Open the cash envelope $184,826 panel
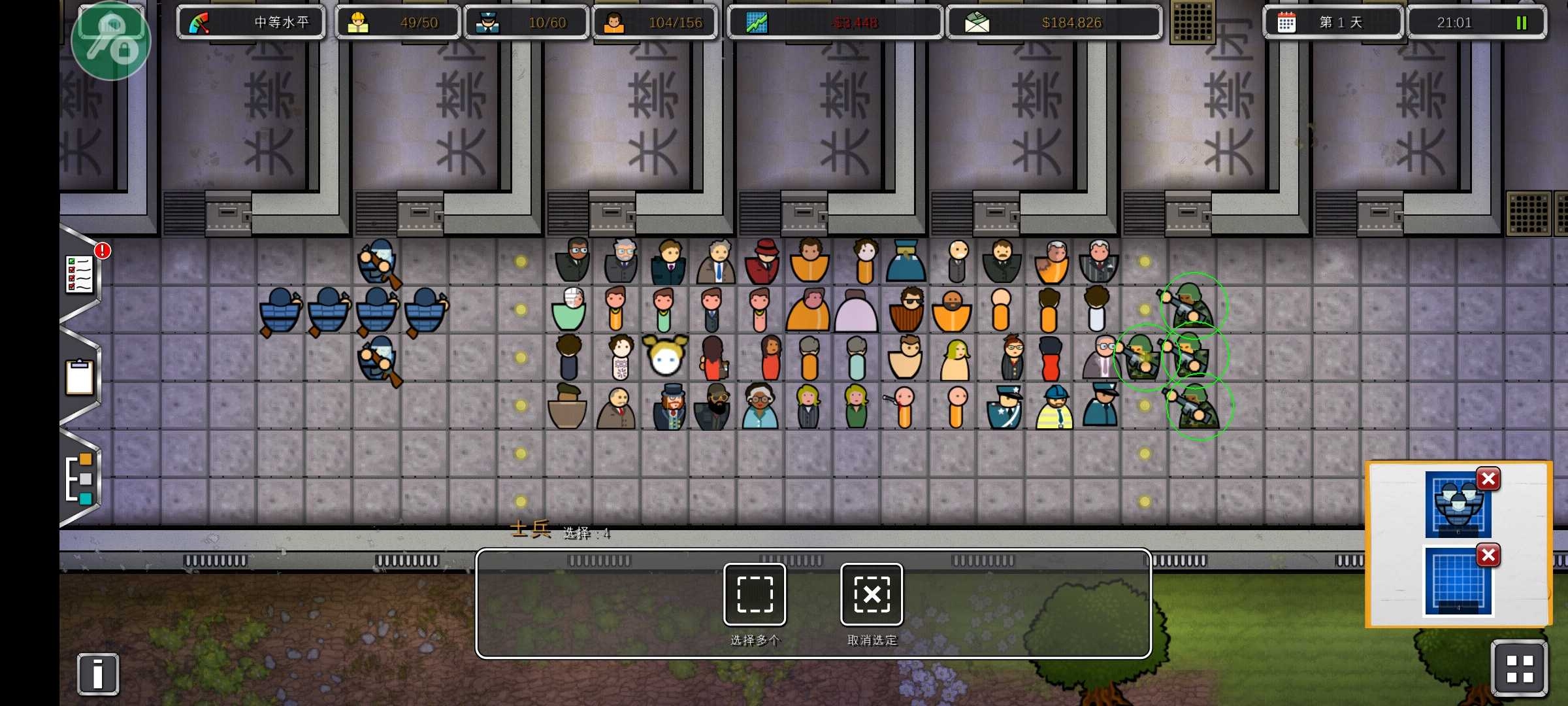 point(1054,23)
